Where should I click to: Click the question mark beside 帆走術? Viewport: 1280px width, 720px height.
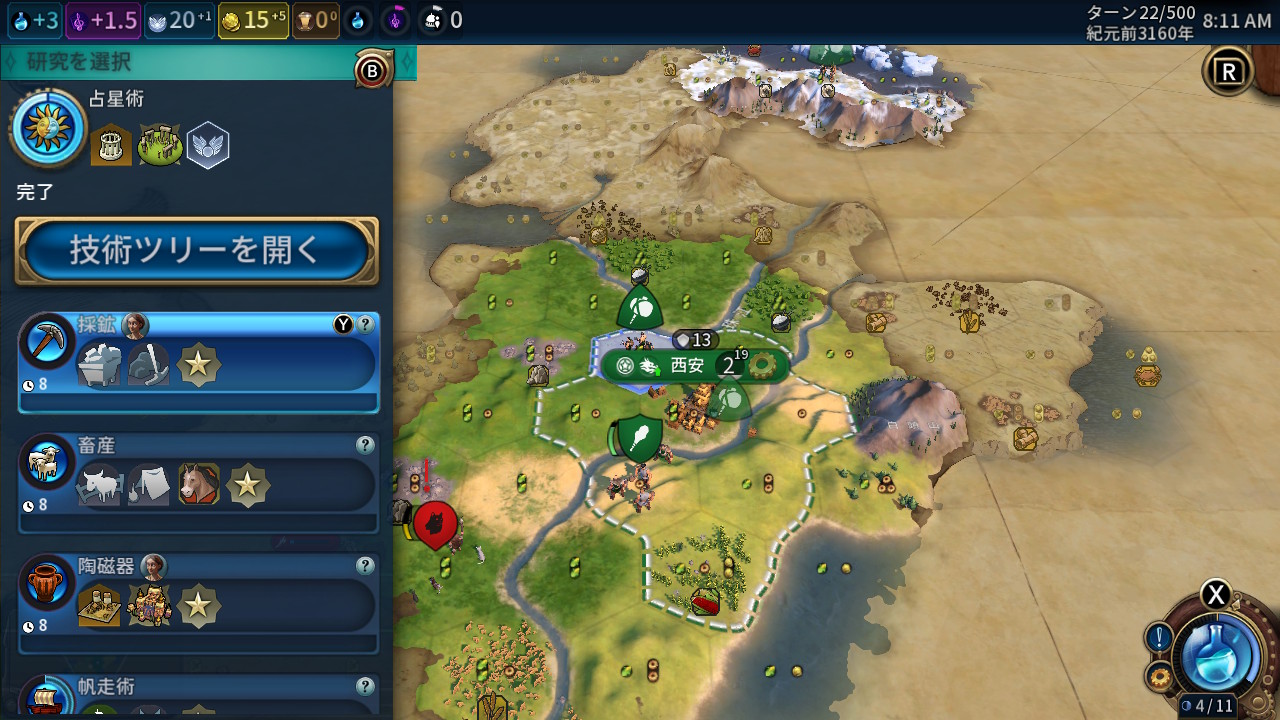click(x=366, y=686)
